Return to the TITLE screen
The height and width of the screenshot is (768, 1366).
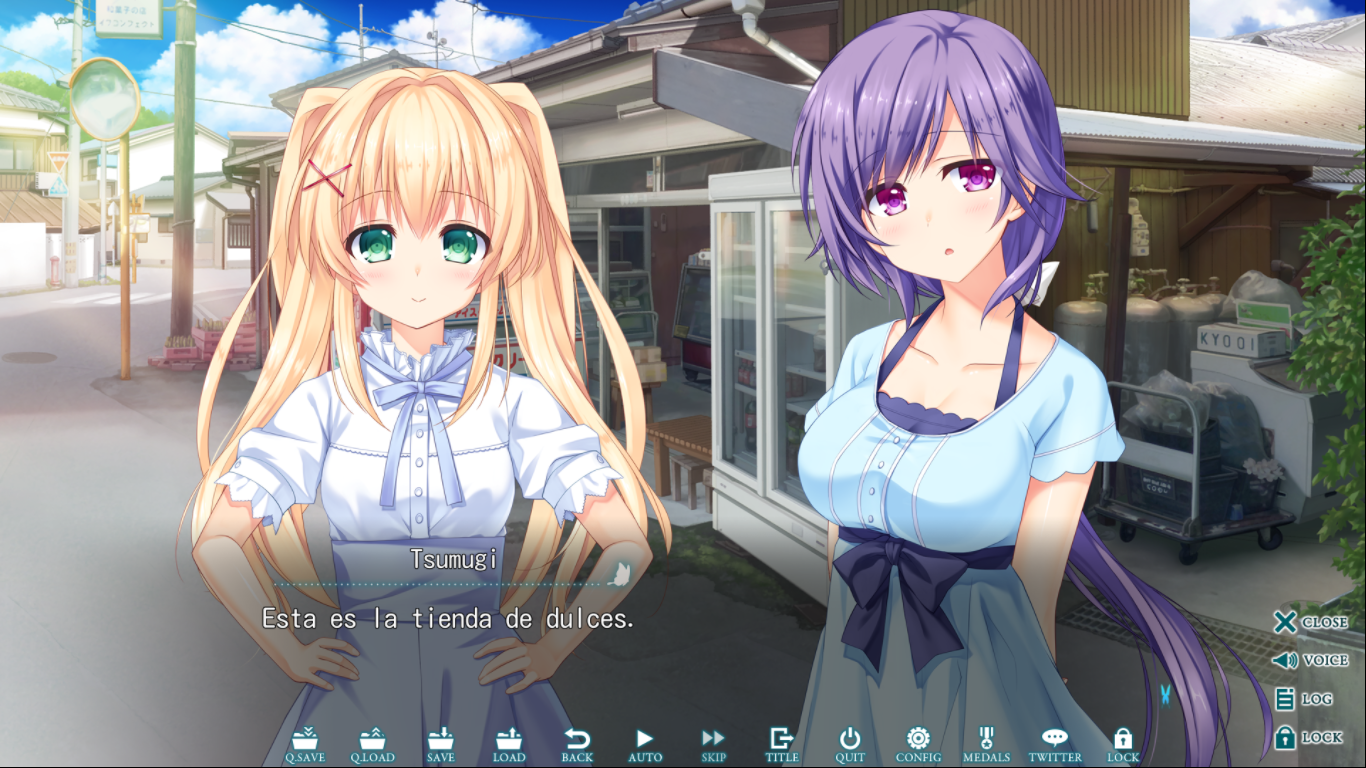[x=781, y=744]
